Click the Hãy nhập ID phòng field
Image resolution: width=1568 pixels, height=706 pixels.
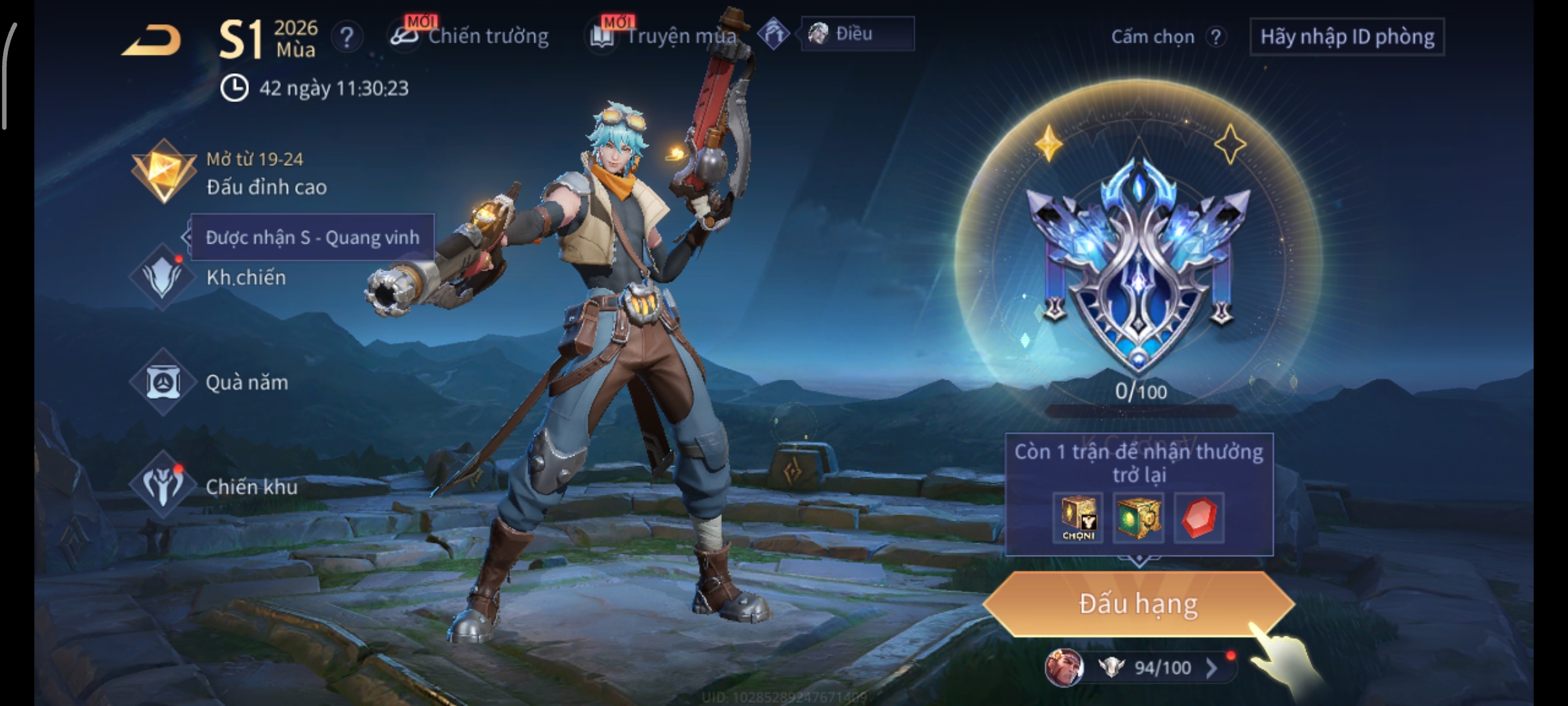coord(1347,37)
